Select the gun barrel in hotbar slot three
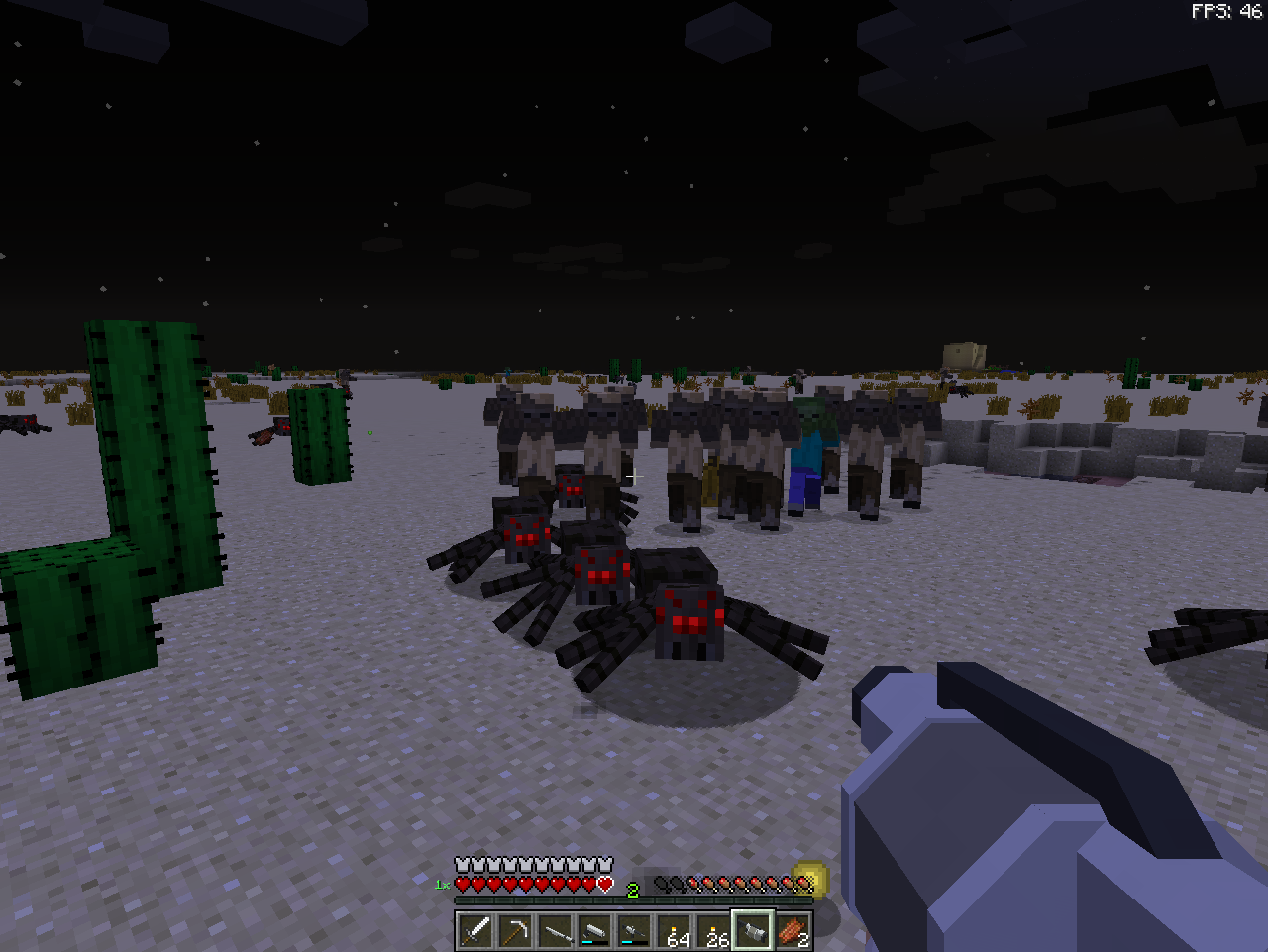 [556, 930]
